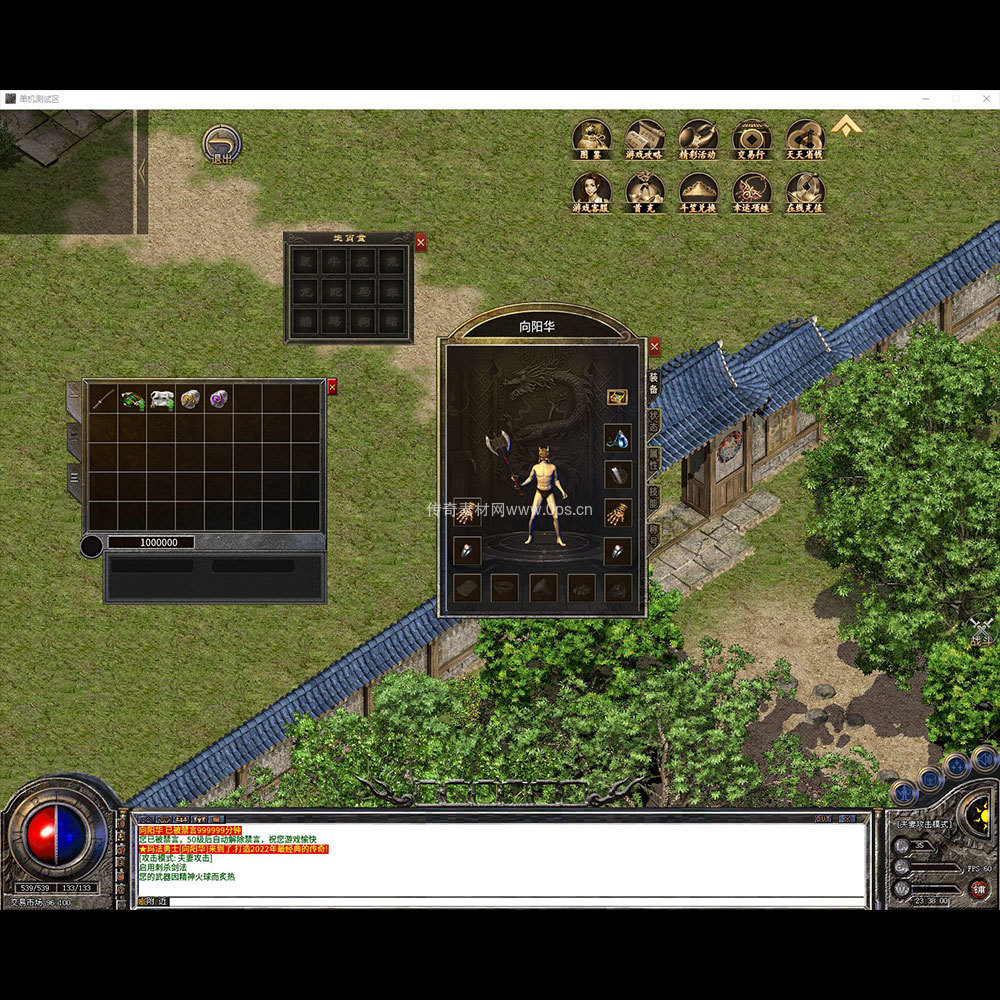This screenshot has height=1000, width=1000.
Task: Select the purple rune stone in the bag
Action: [218, 400]
